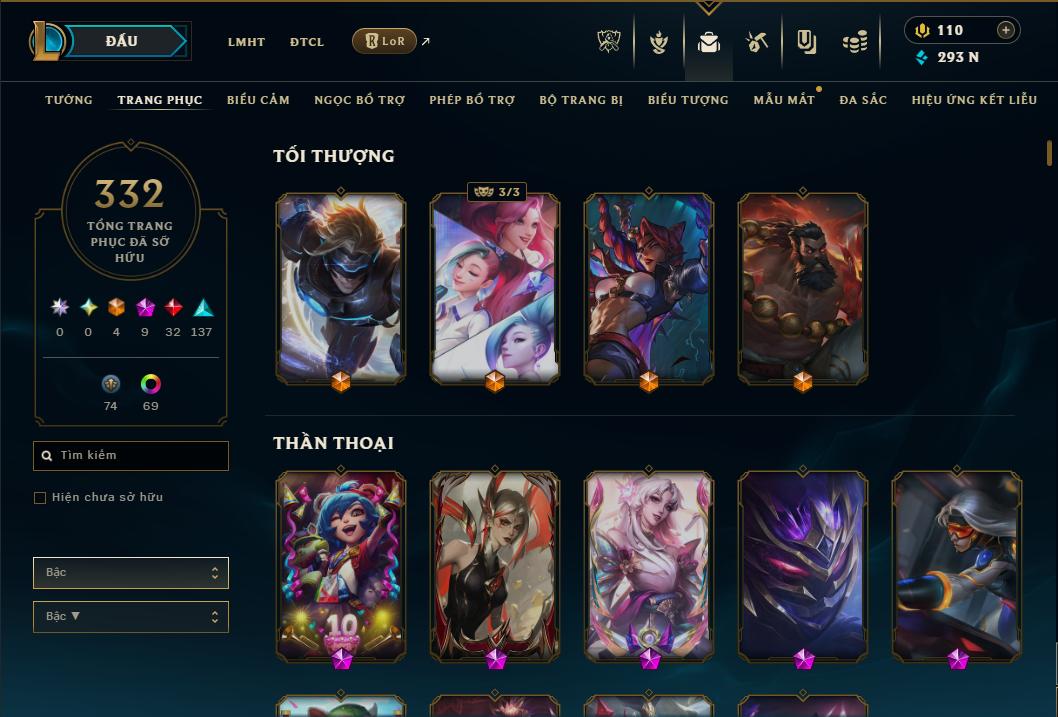The image size is (1058, 717).
Task: Open the coin stack store icon
Action: pyautogui.click(x=854, y=42)
